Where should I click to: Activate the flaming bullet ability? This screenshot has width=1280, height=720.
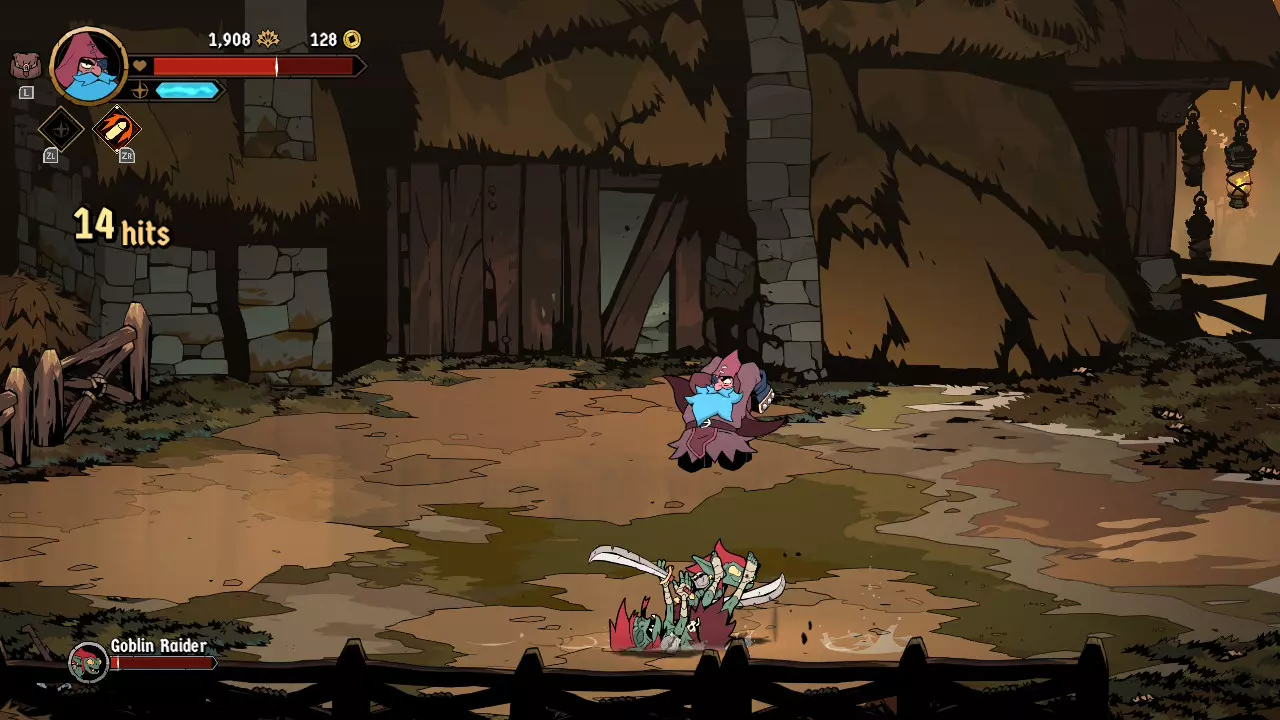coord(117,129)
